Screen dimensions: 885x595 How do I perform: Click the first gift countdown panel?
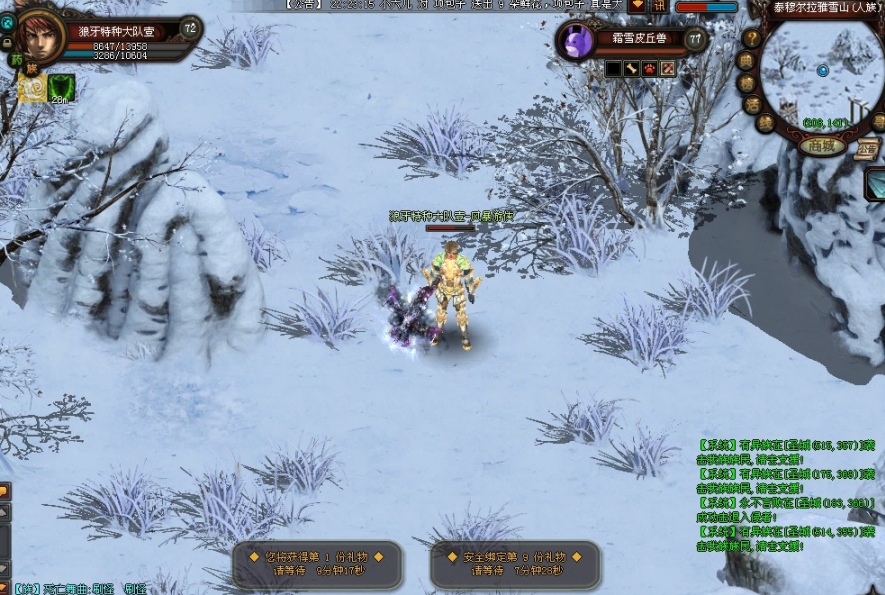[x=316, y=564]
